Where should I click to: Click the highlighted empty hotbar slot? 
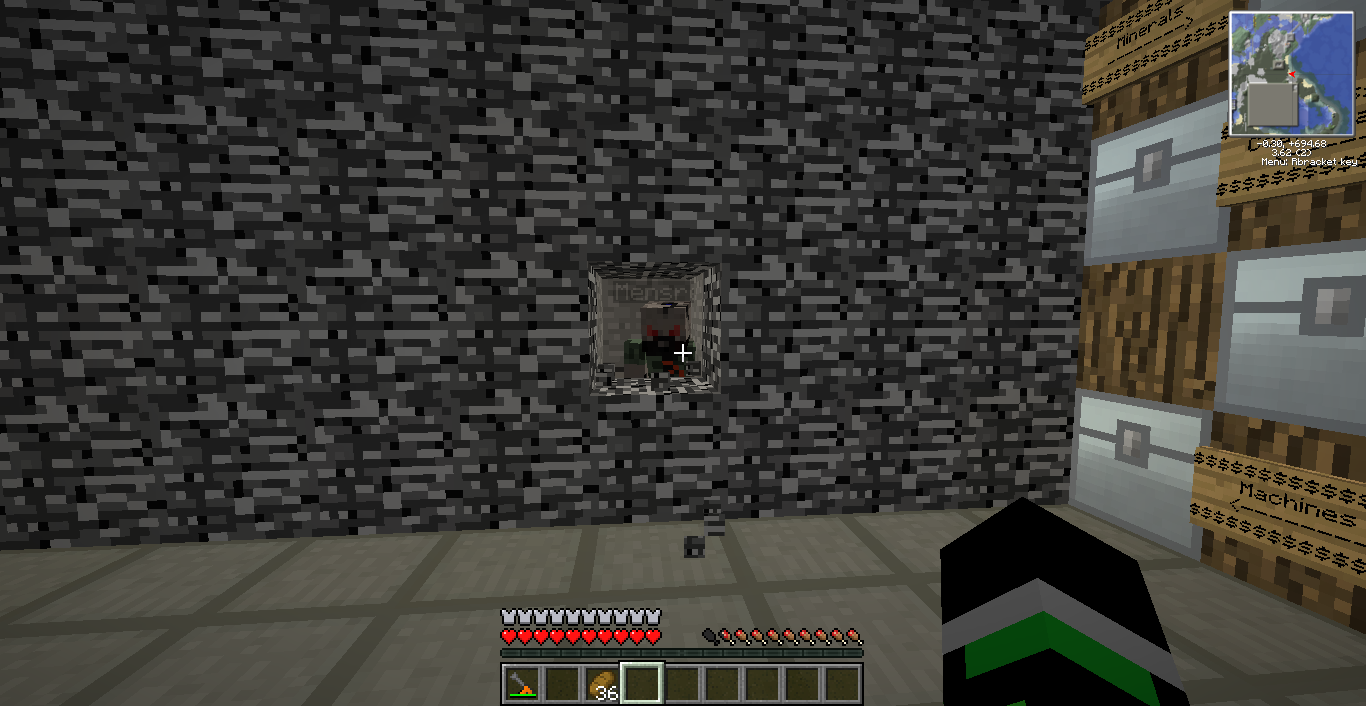pos(641,684)
